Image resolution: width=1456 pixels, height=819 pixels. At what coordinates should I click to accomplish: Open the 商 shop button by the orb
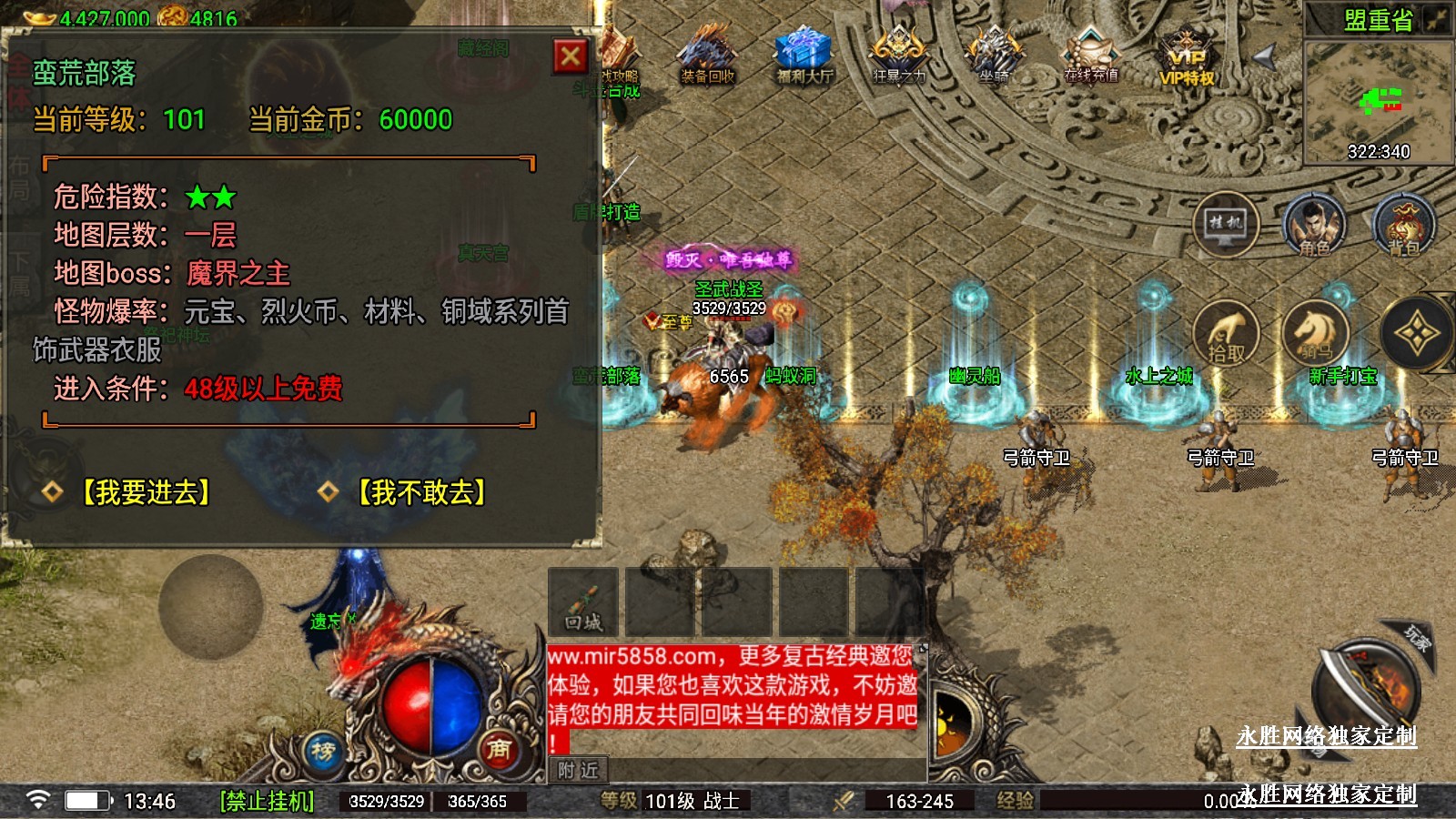[498, 749]
